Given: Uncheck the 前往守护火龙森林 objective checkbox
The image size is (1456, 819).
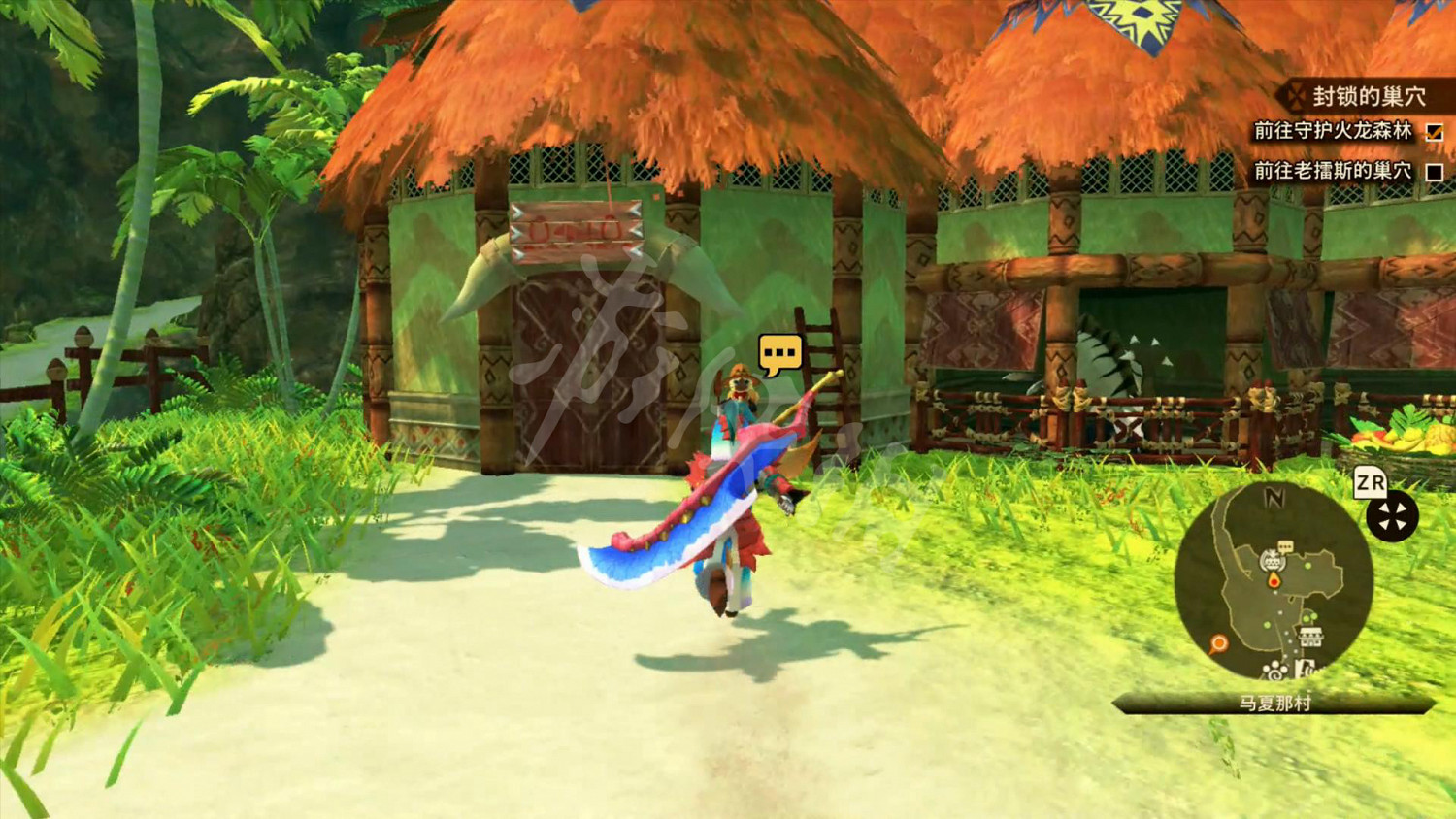Looking at the screenshot, I should coord(1435,133).
